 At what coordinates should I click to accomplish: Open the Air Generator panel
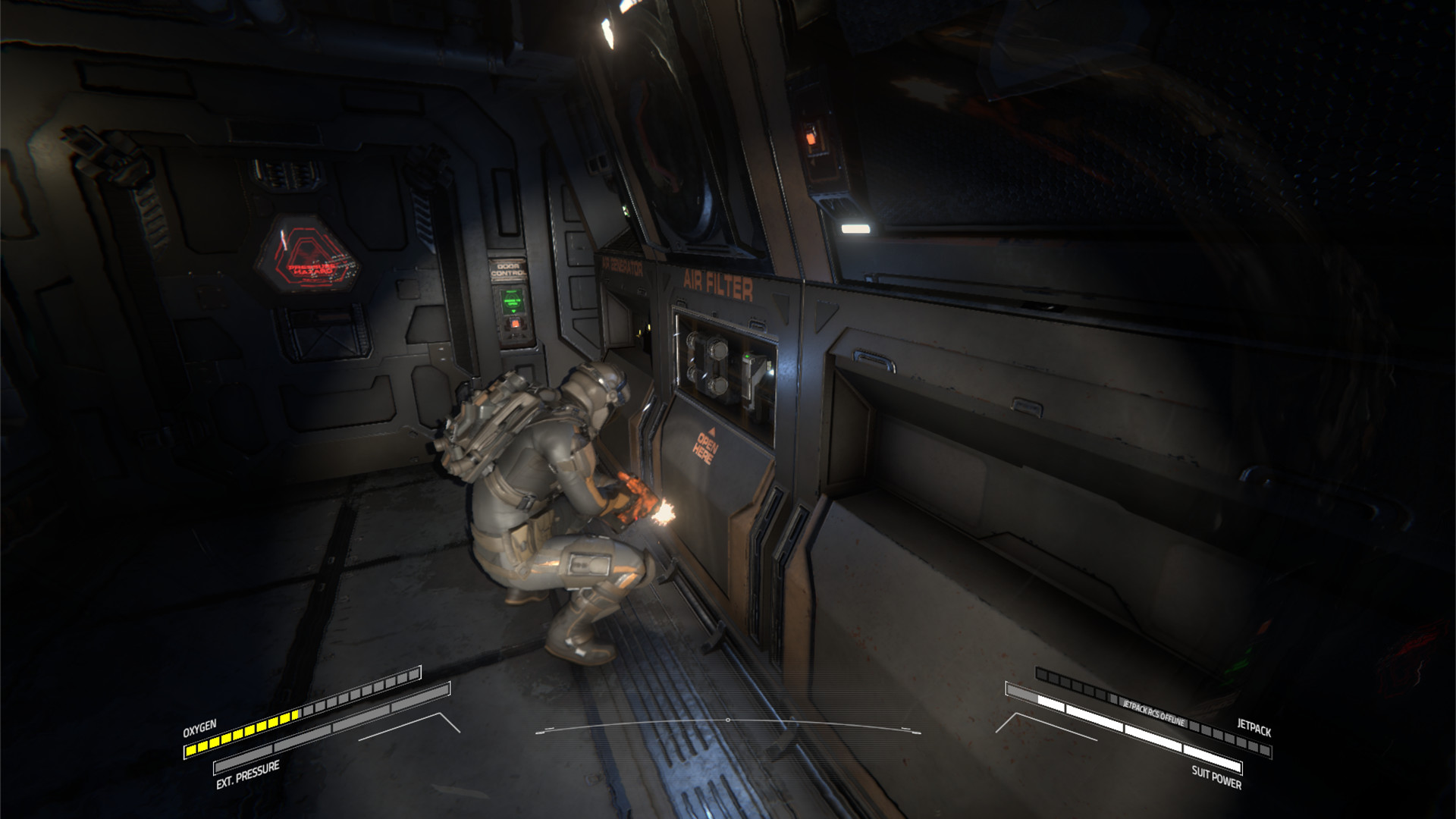click(622, 318)
